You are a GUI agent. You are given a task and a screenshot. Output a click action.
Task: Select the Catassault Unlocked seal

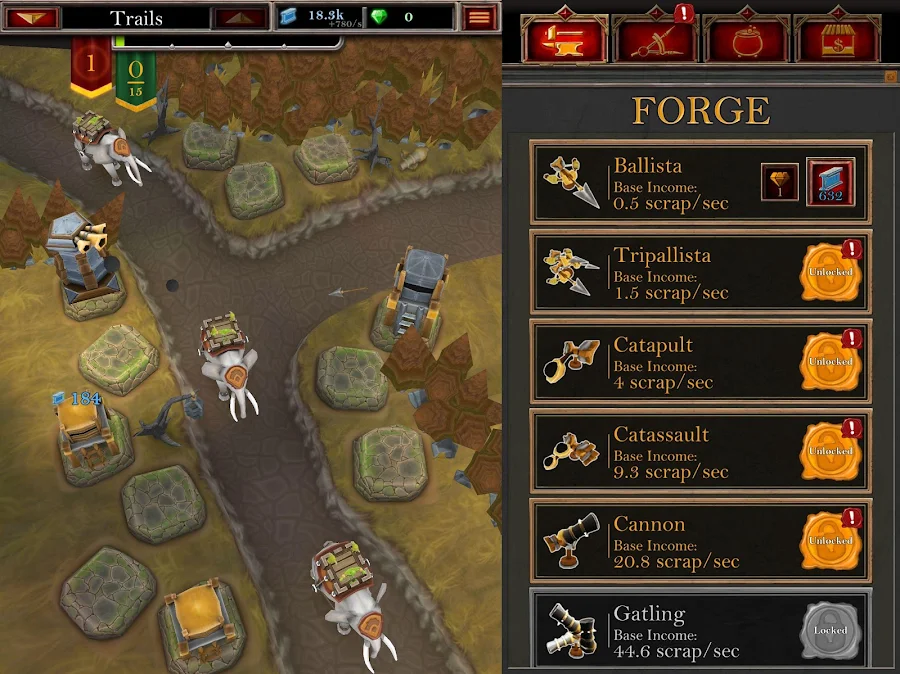tap(830, 451)
